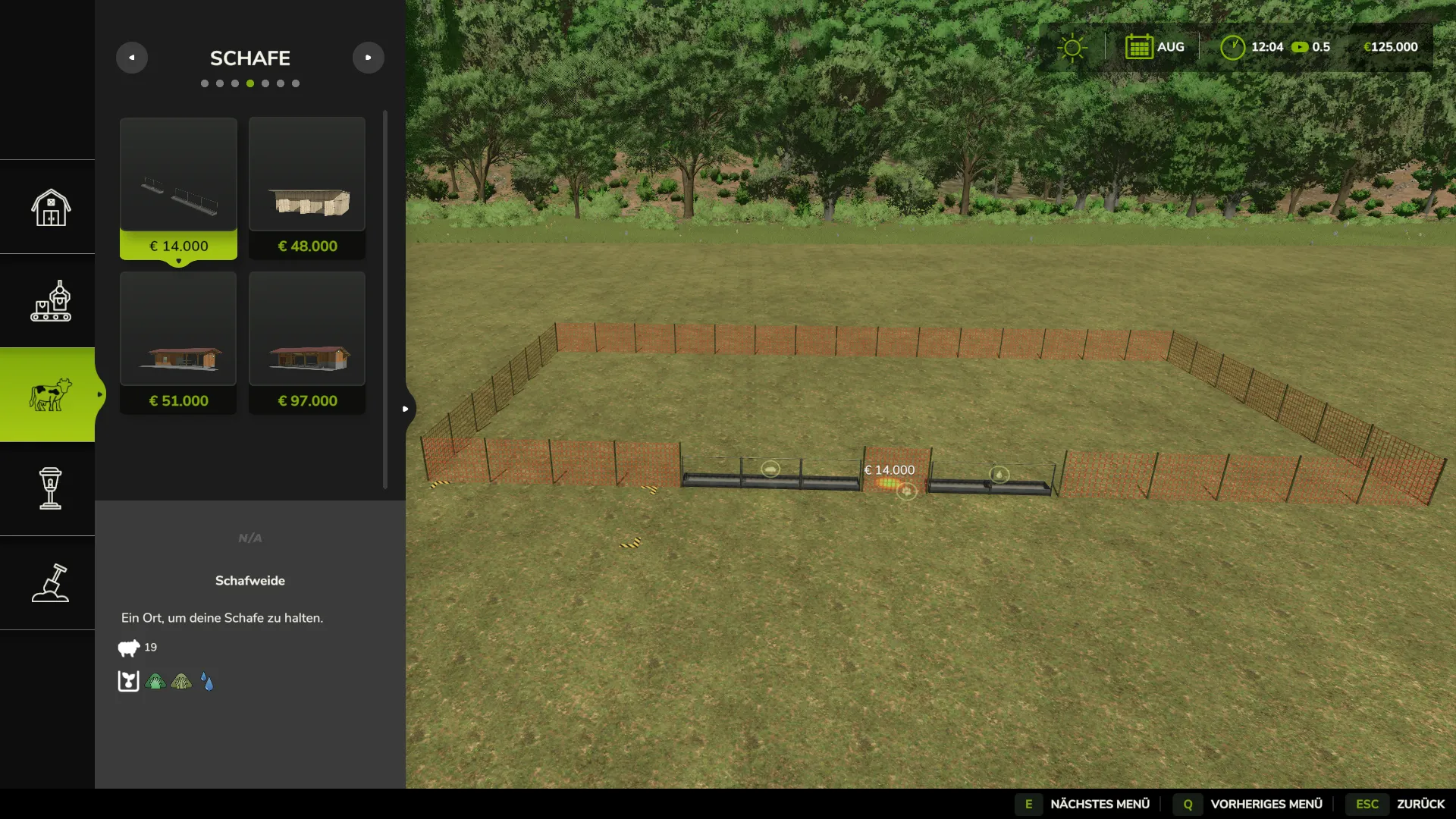
Task: Click the Vorheriges Menü button
Action: (1248, 804)
